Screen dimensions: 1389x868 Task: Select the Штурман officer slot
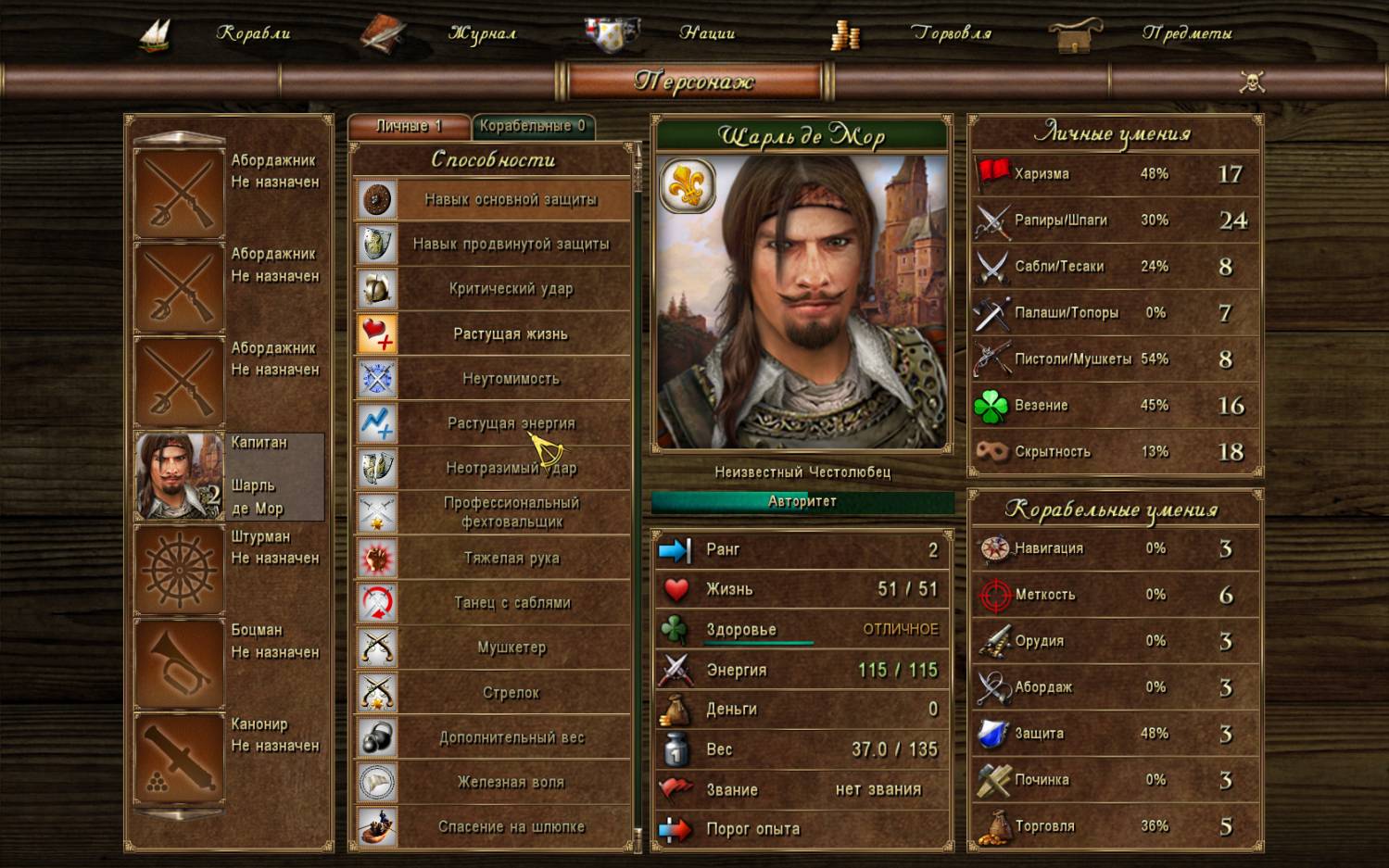point(229,569)
